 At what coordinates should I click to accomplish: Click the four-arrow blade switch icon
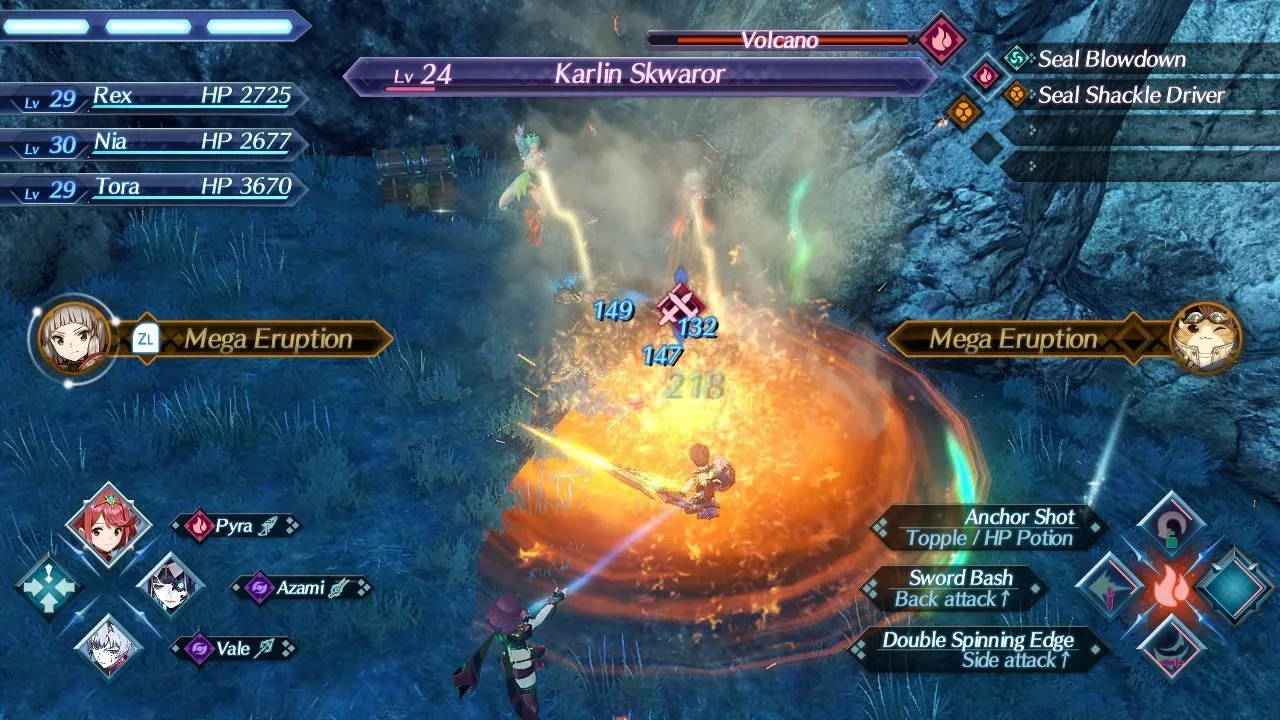click(47, 587)
